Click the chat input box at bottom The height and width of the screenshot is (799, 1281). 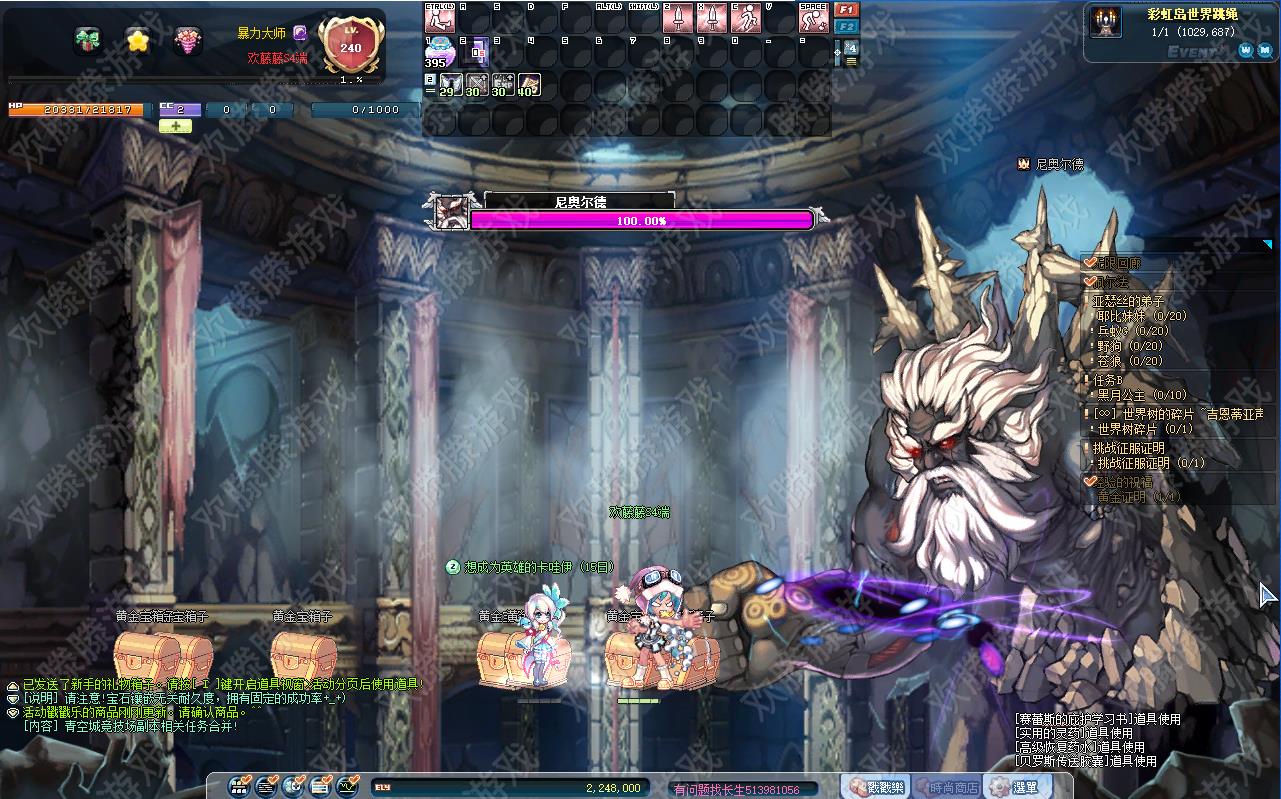pyautogui.click(x=744, y=789)
